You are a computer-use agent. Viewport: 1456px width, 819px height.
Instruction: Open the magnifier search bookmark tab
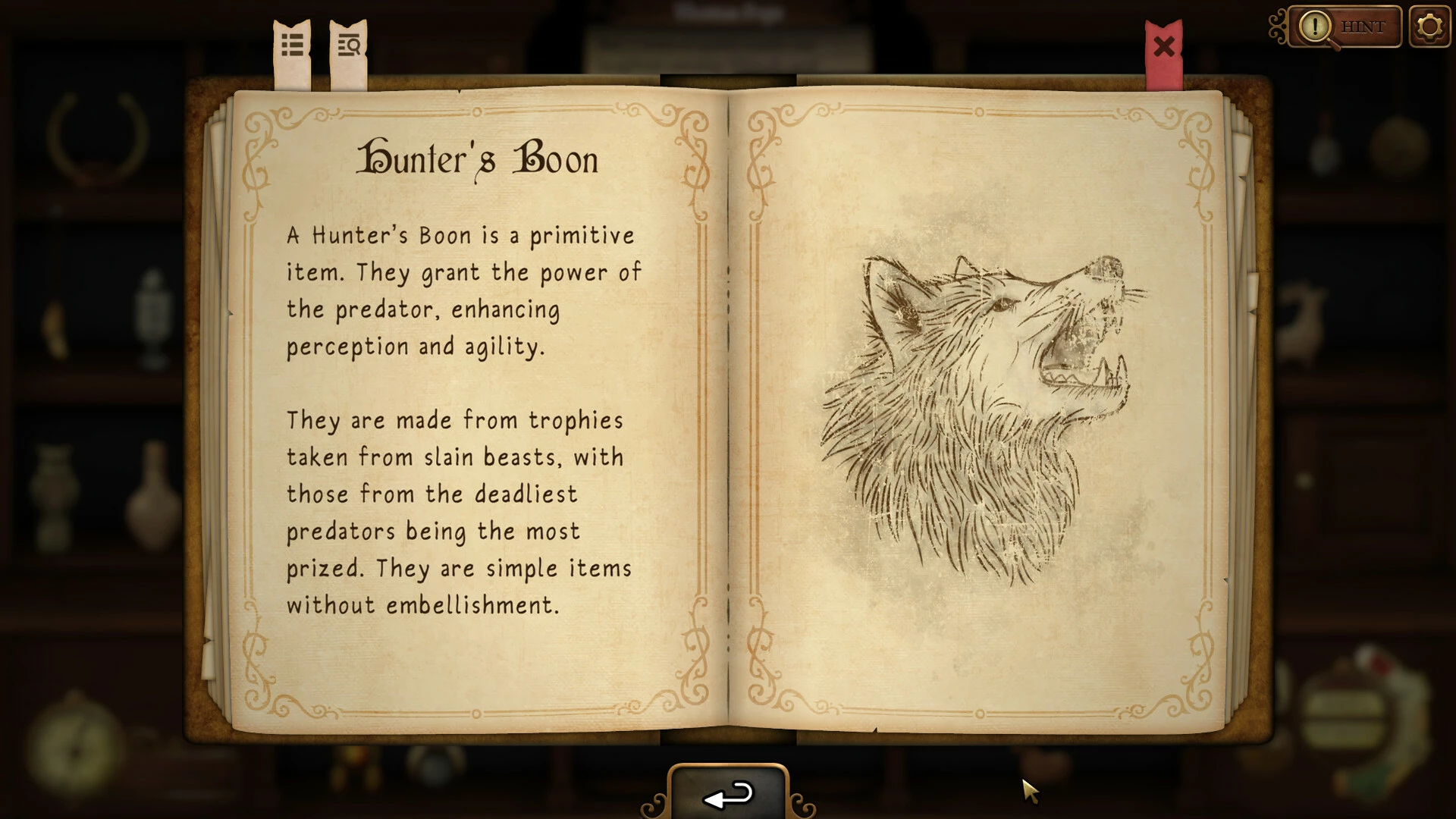coord(349,47)
